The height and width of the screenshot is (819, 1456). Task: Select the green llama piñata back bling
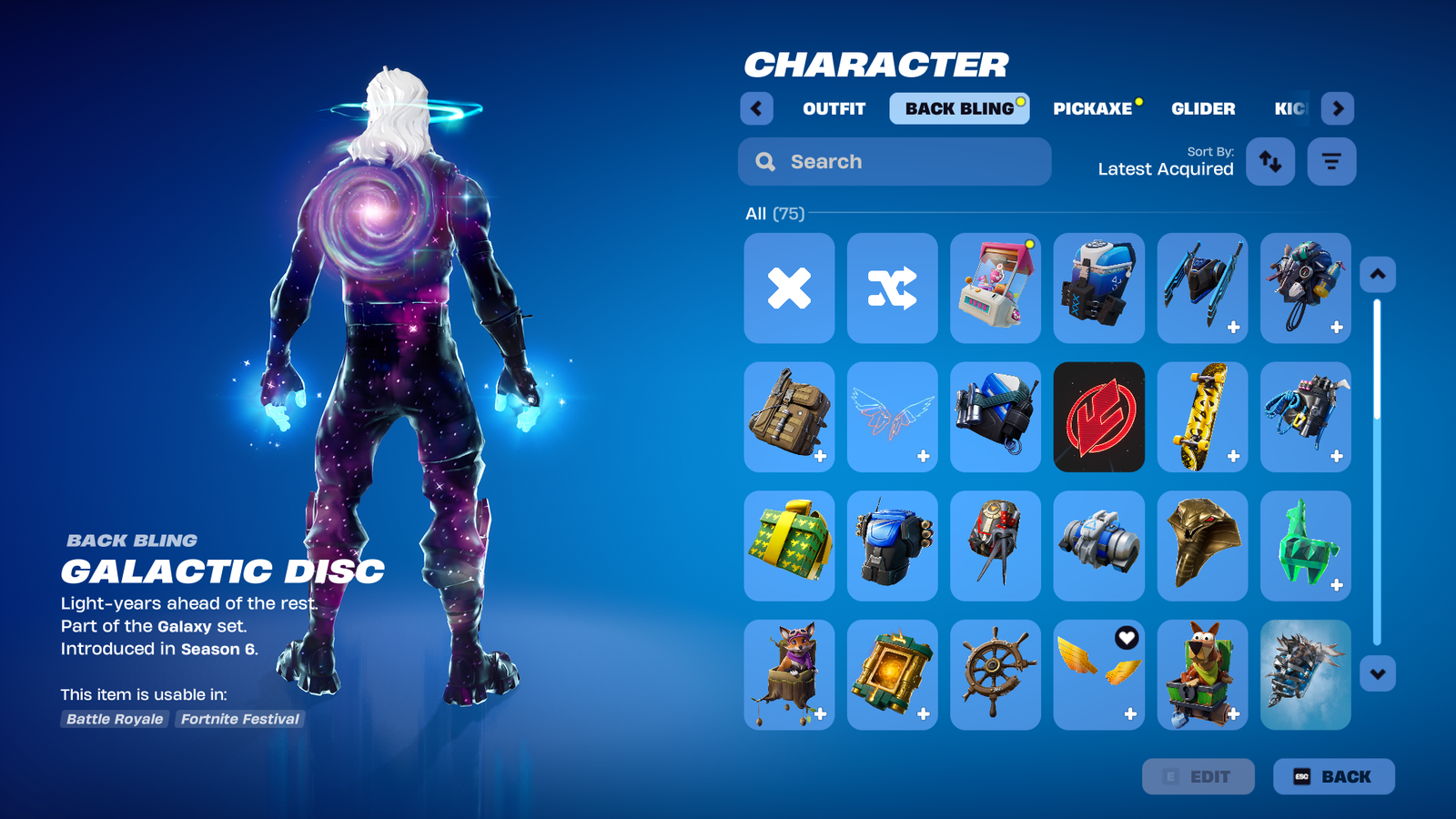[x=1305, y=546]
